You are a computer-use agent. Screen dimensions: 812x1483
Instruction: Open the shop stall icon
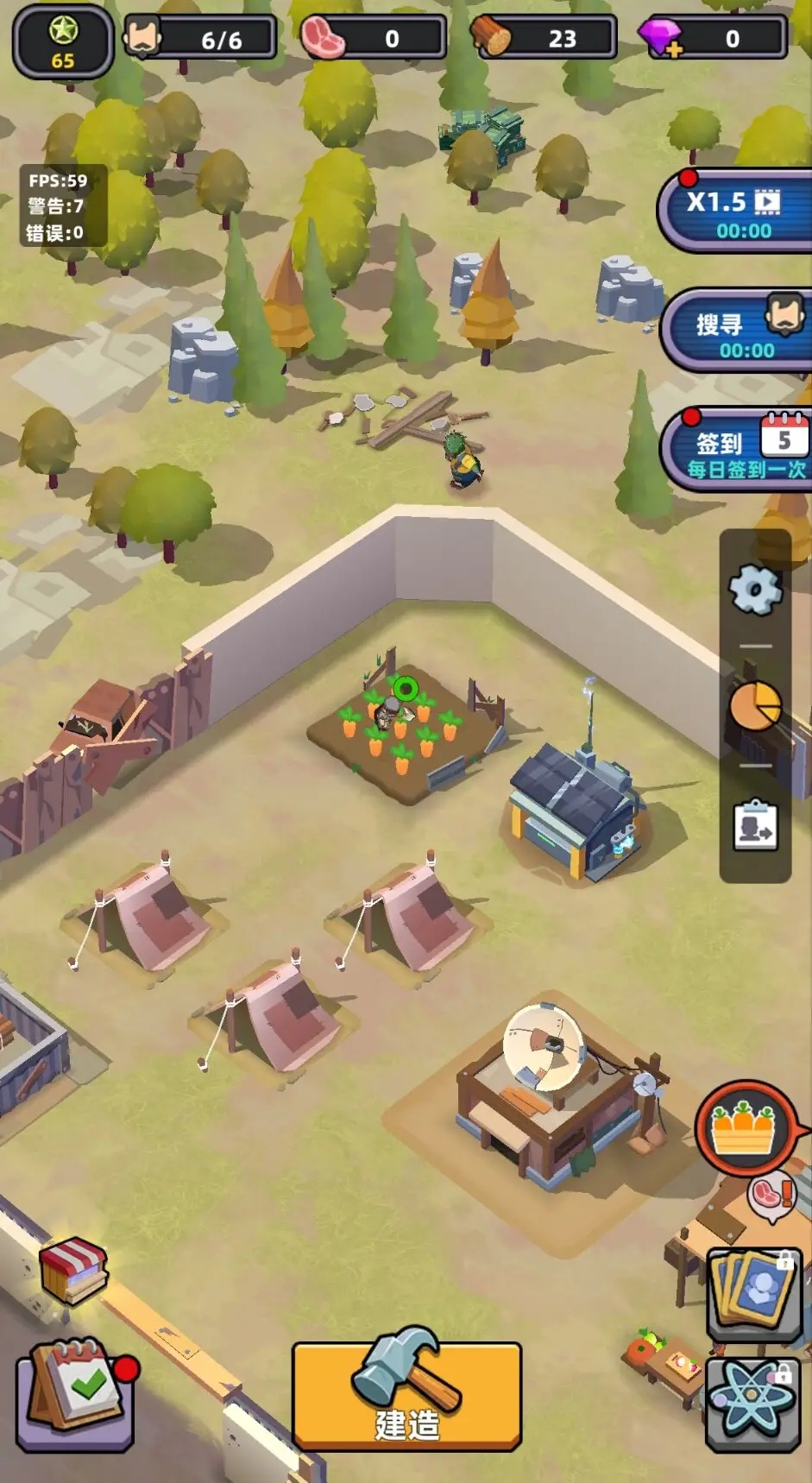click(x=74, y=1270)
